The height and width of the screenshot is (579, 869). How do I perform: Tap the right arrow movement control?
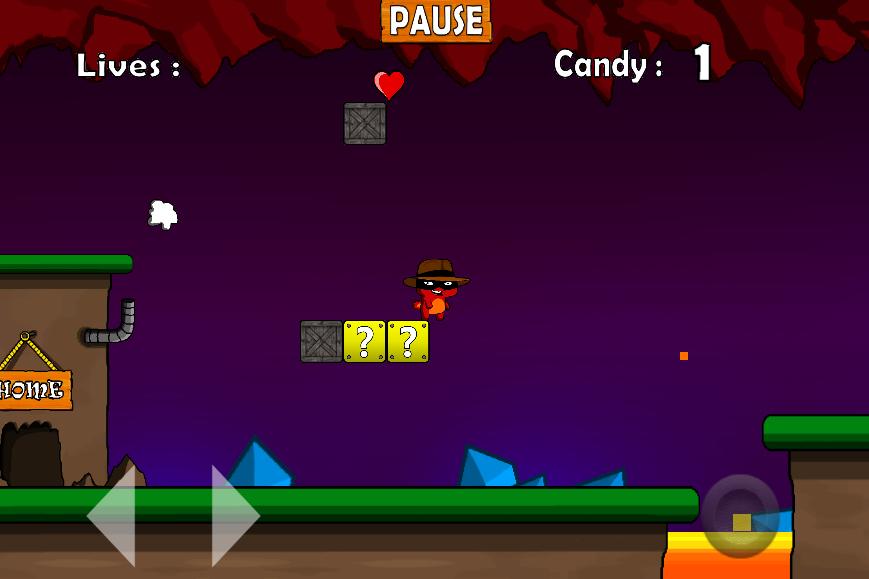(234, 515)
